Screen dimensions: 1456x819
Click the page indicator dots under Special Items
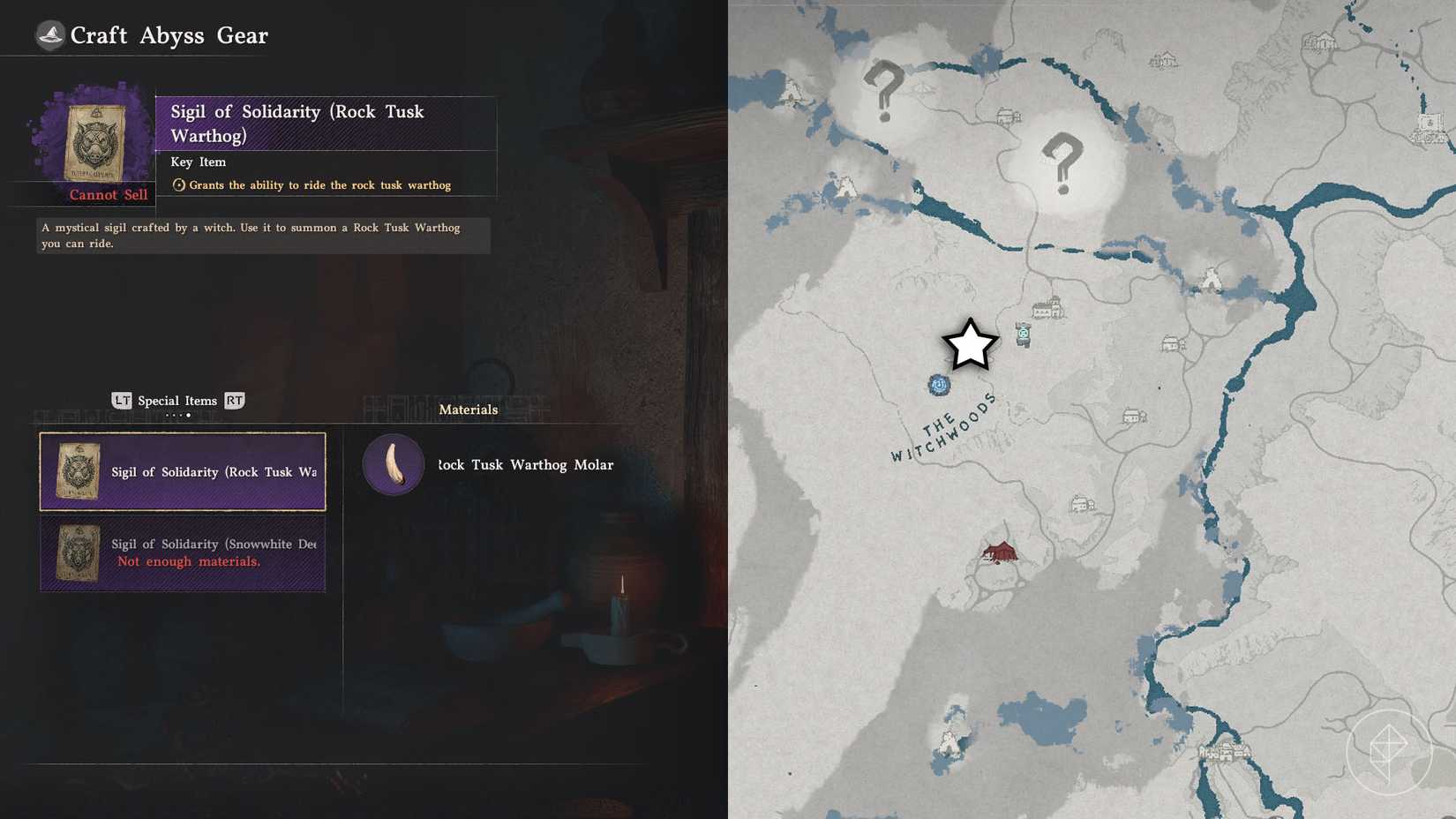[x=182, y=415]
